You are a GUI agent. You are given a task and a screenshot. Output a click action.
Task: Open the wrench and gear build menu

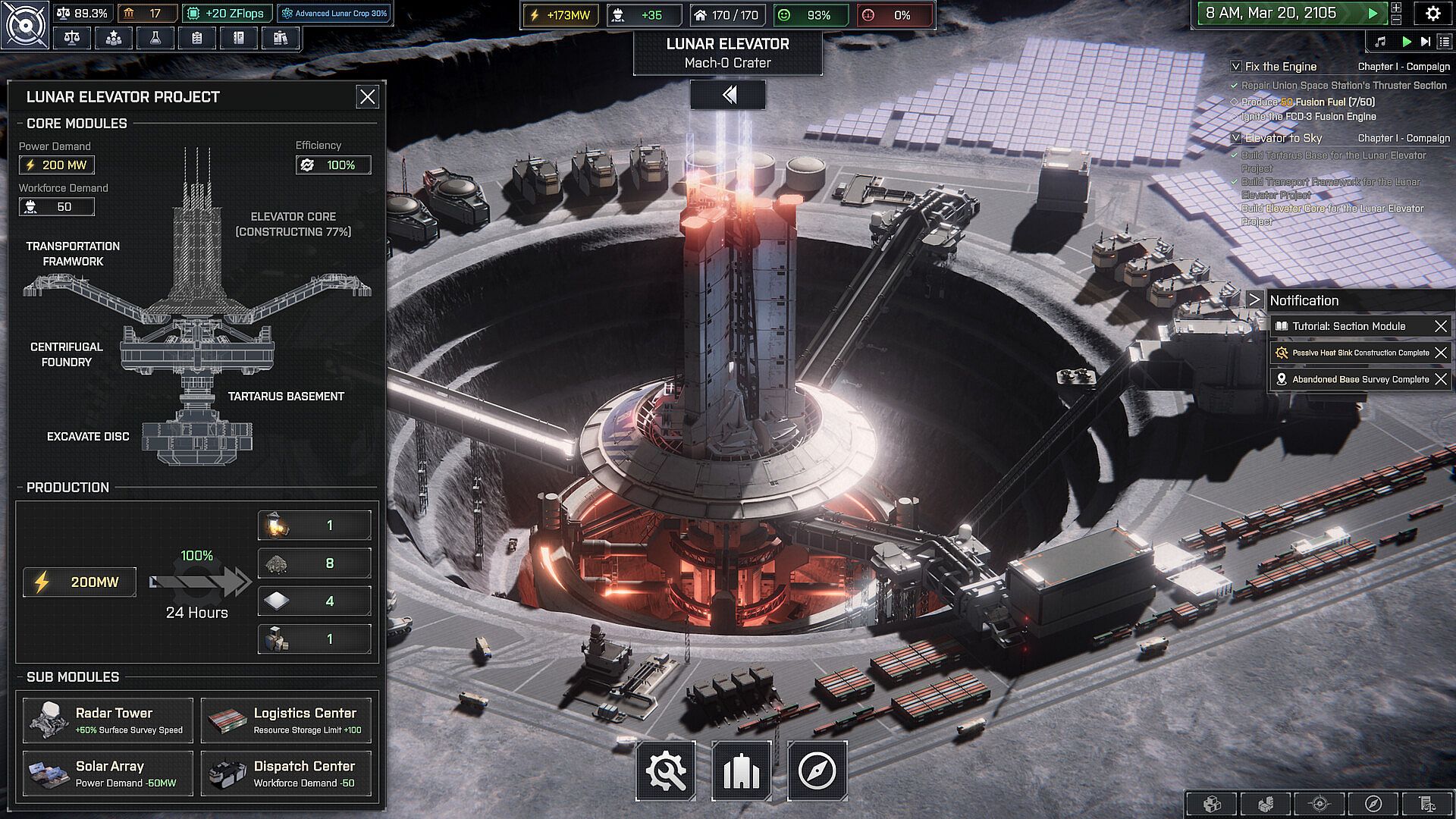666,771
